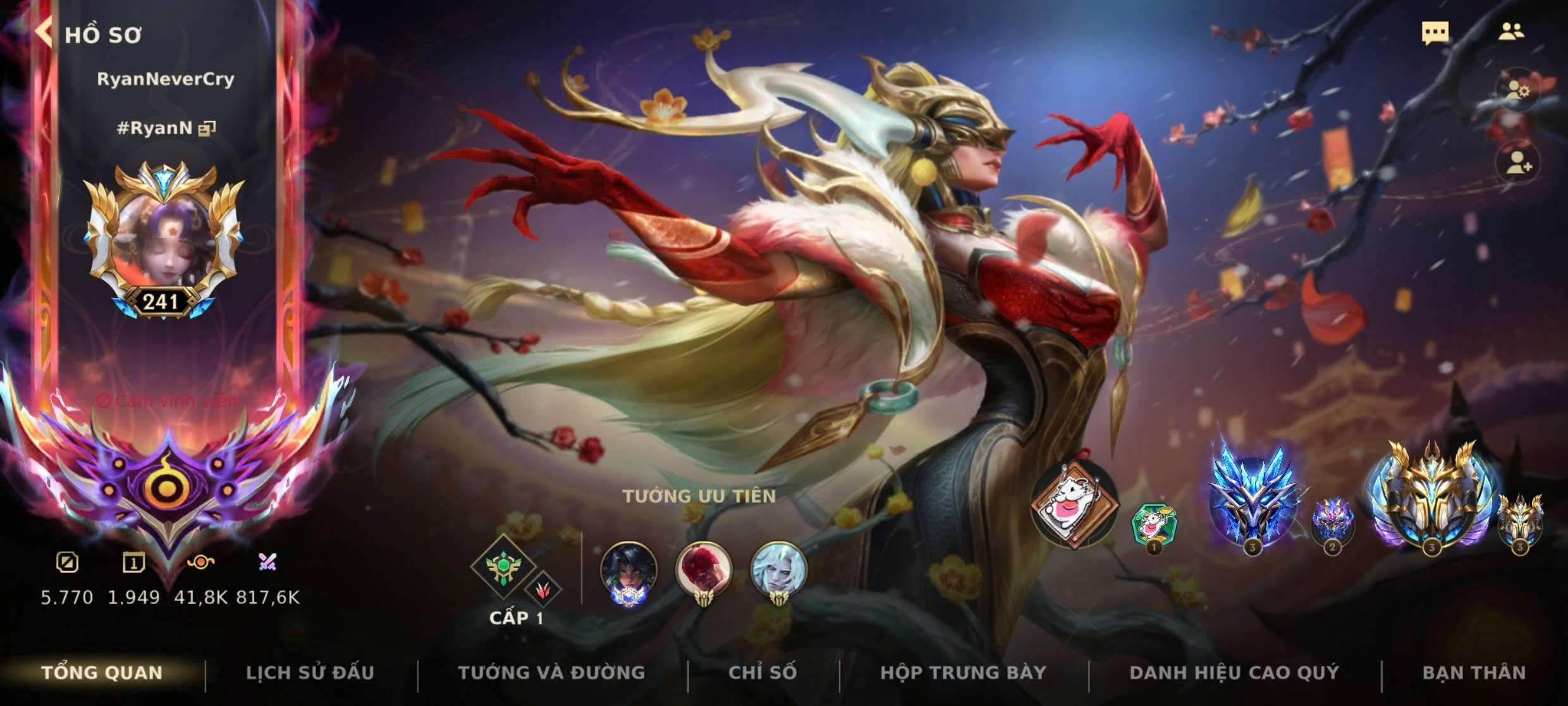Image resolution: width=1568 pixels, height=706 pixels.
Task: Select the Tổng Quan tab
Action: point(102,672)
